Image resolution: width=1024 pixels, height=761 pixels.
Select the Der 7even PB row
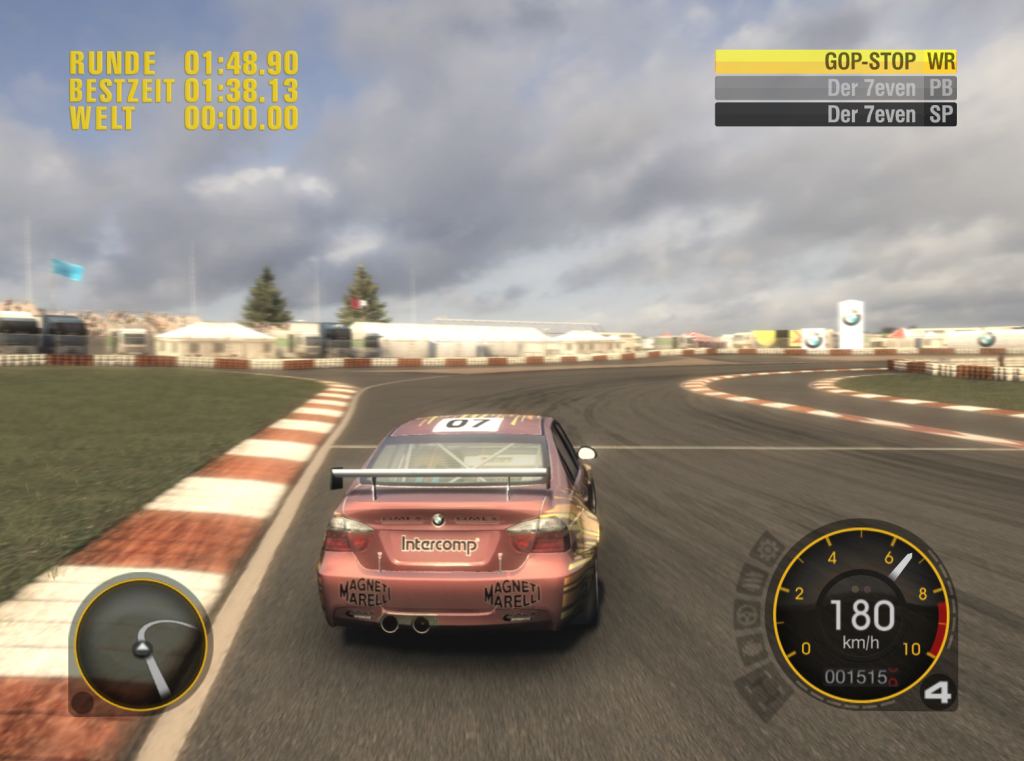835,88
